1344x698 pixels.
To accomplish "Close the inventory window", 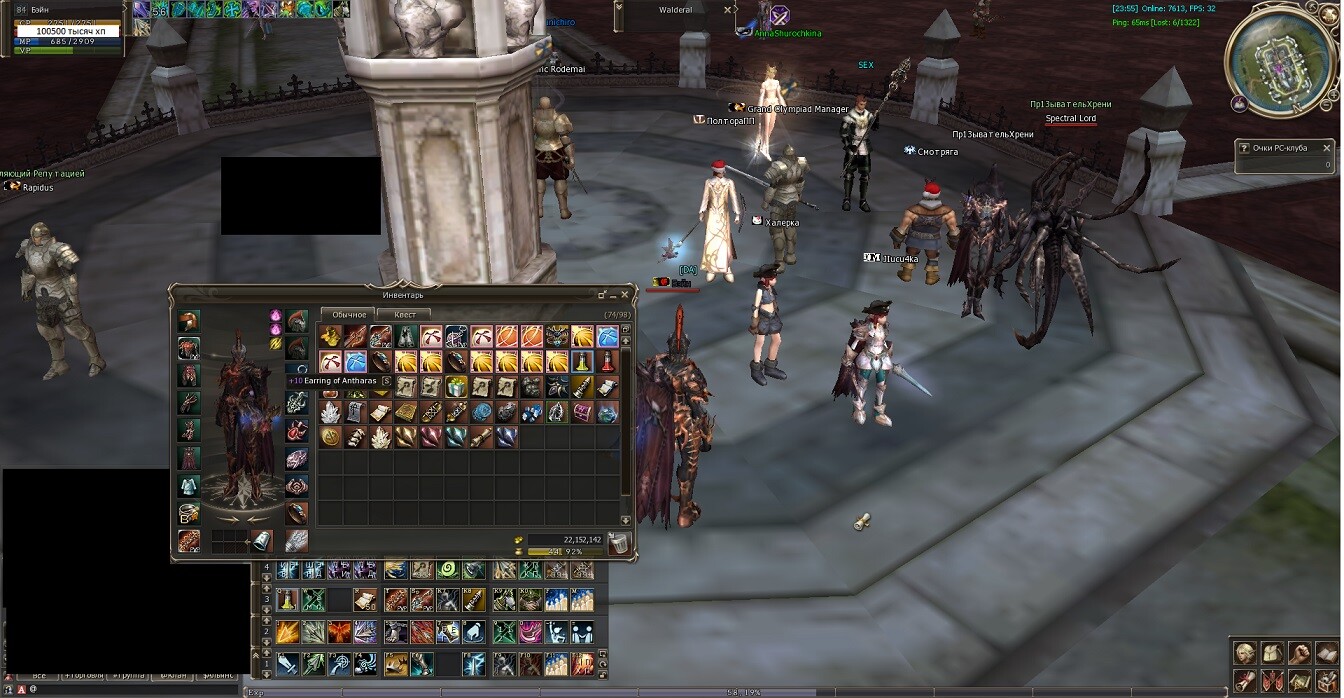I will (x=625, y=295).
